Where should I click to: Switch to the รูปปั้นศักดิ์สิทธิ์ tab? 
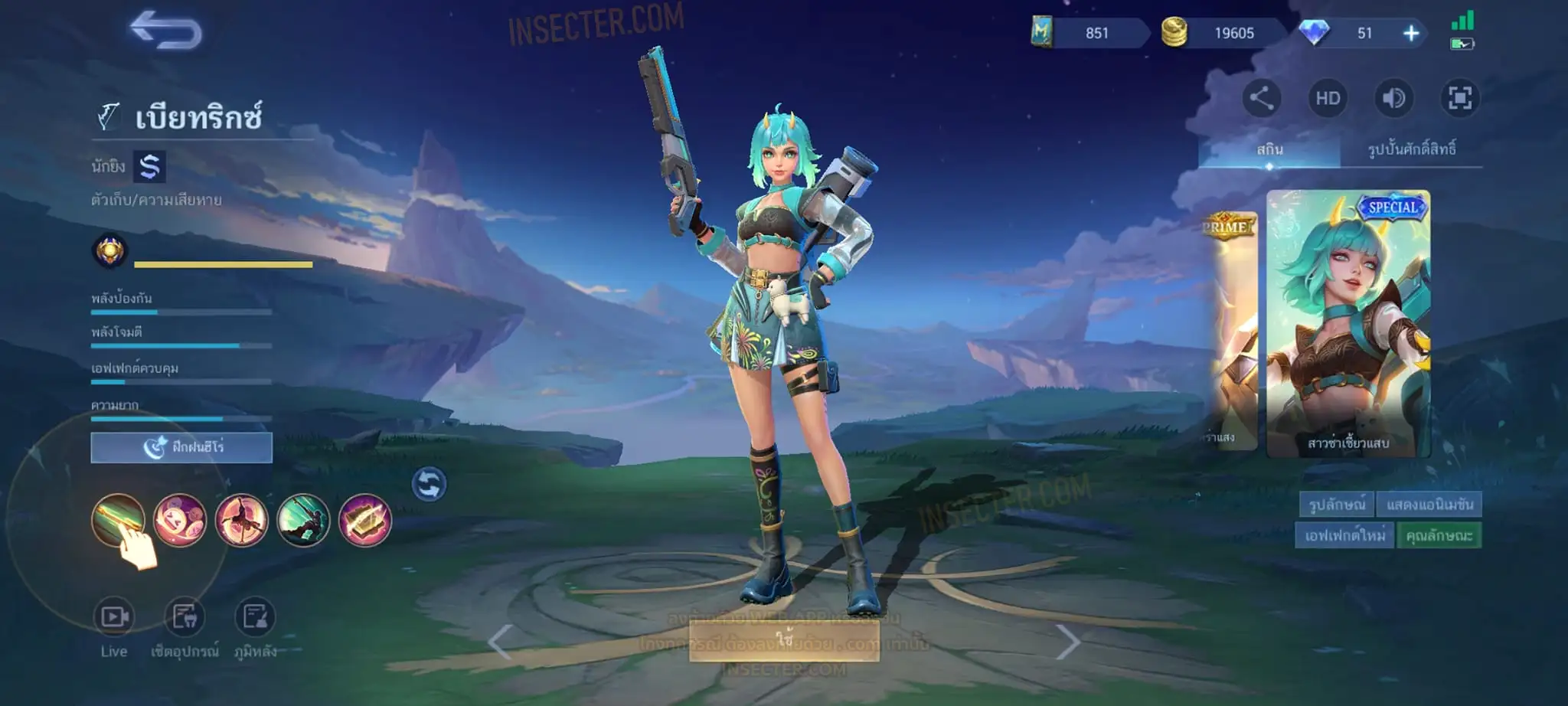(1411, 149)
